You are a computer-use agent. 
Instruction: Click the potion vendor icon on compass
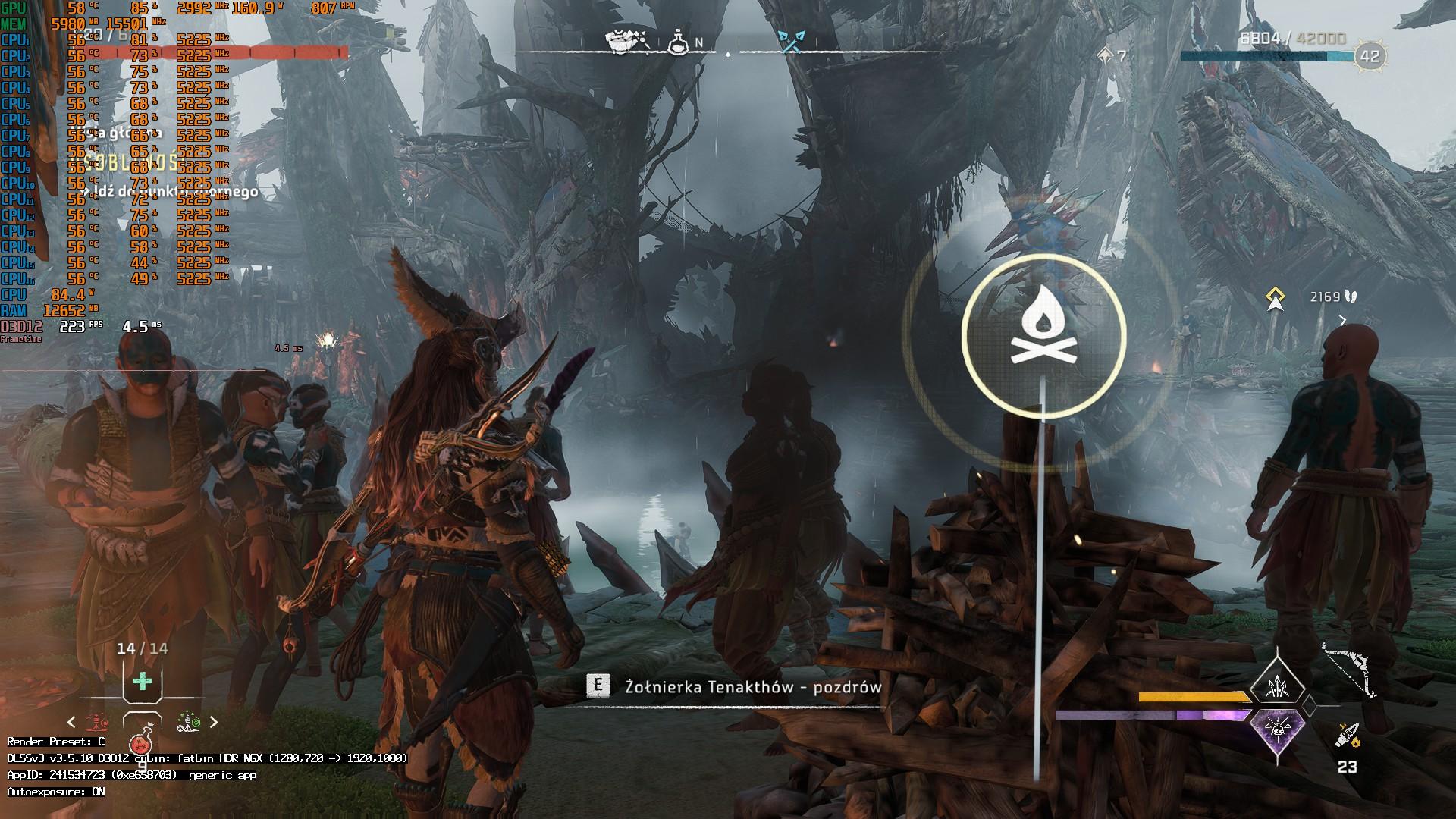point(678,42)
